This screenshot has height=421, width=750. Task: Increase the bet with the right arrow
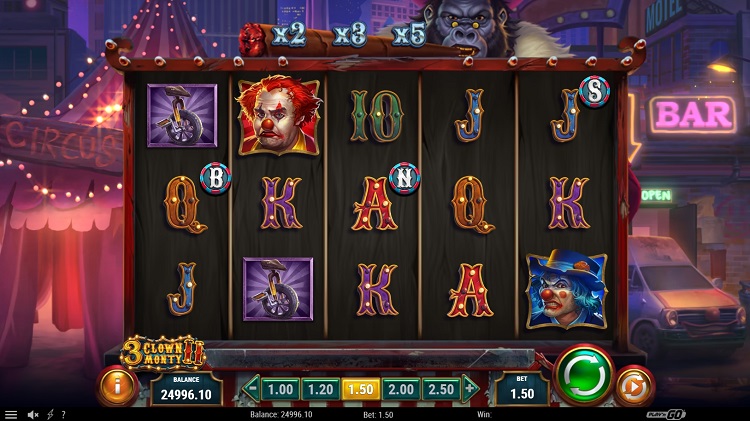pyautogui.click(x=468, y=389)
